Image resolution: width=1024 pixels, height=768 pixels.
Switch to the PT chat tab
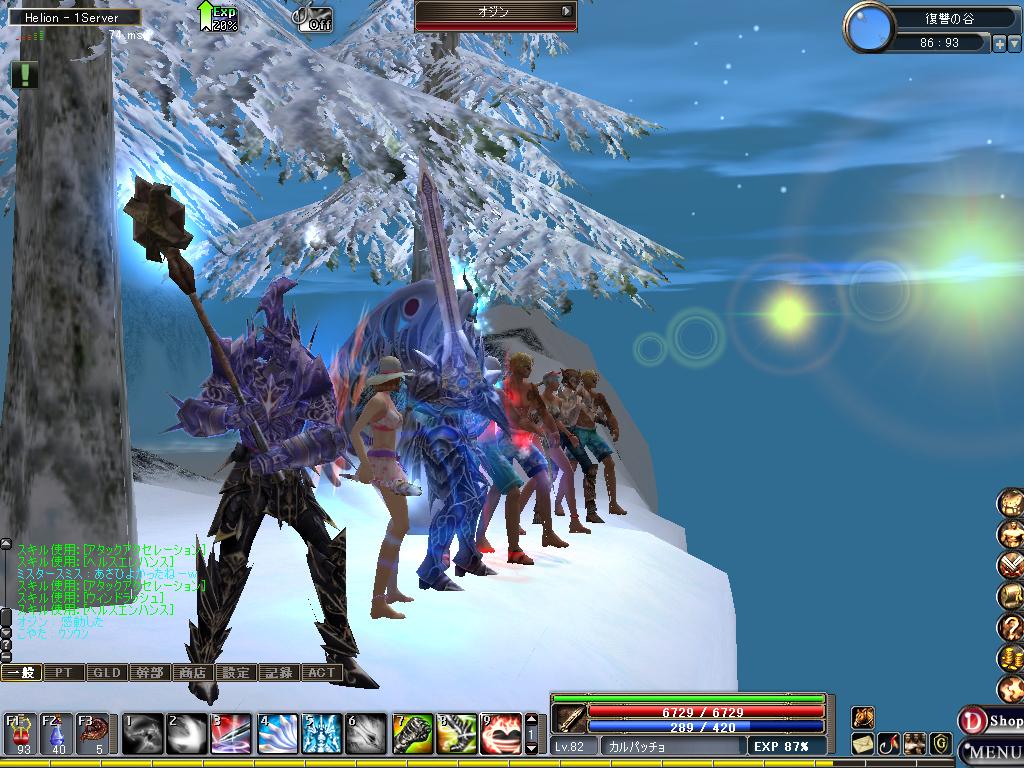tap(63, 673)
